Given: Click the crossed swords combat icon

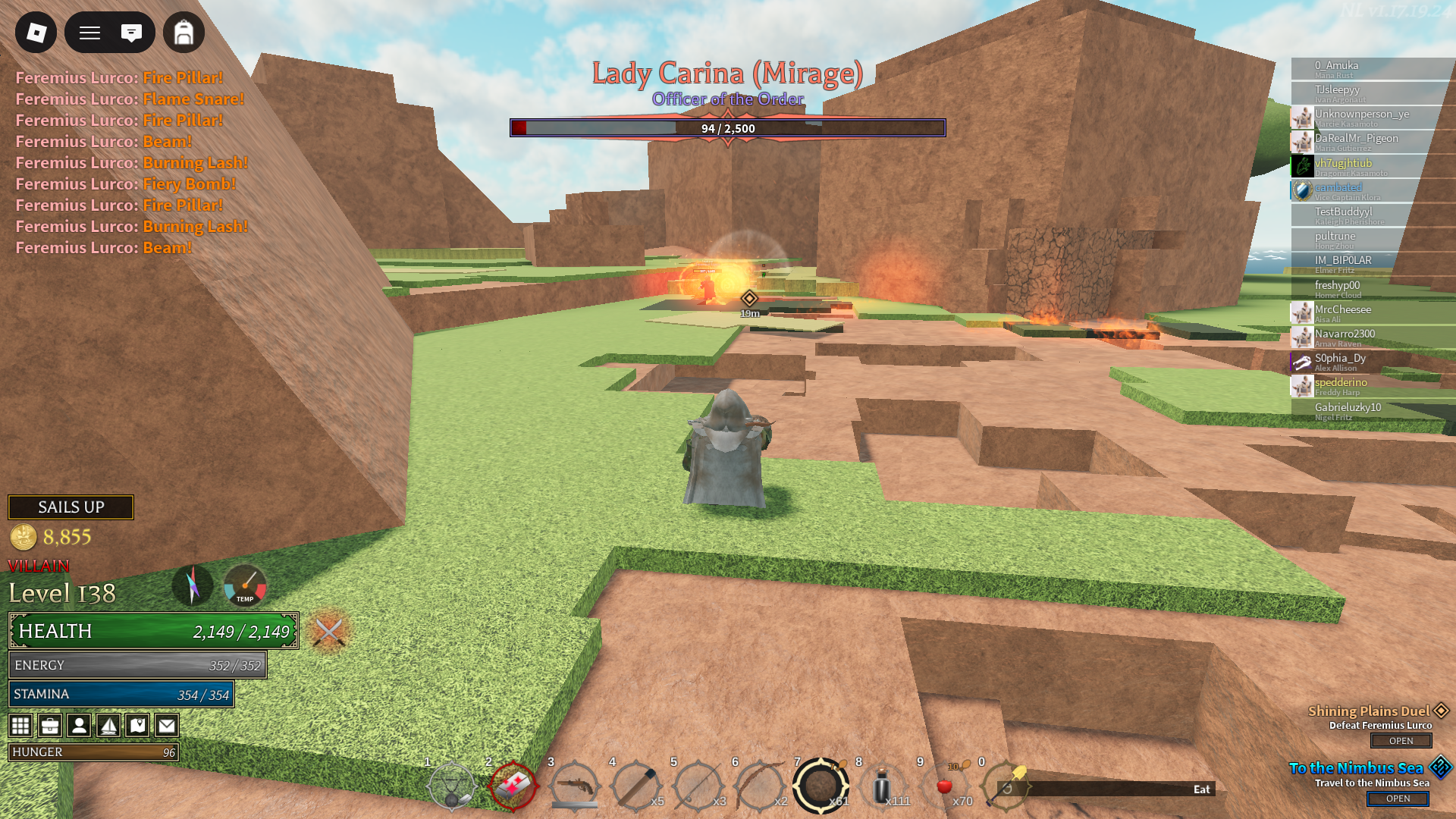Looking at the screenshot, I should click(x=329, y=631).
